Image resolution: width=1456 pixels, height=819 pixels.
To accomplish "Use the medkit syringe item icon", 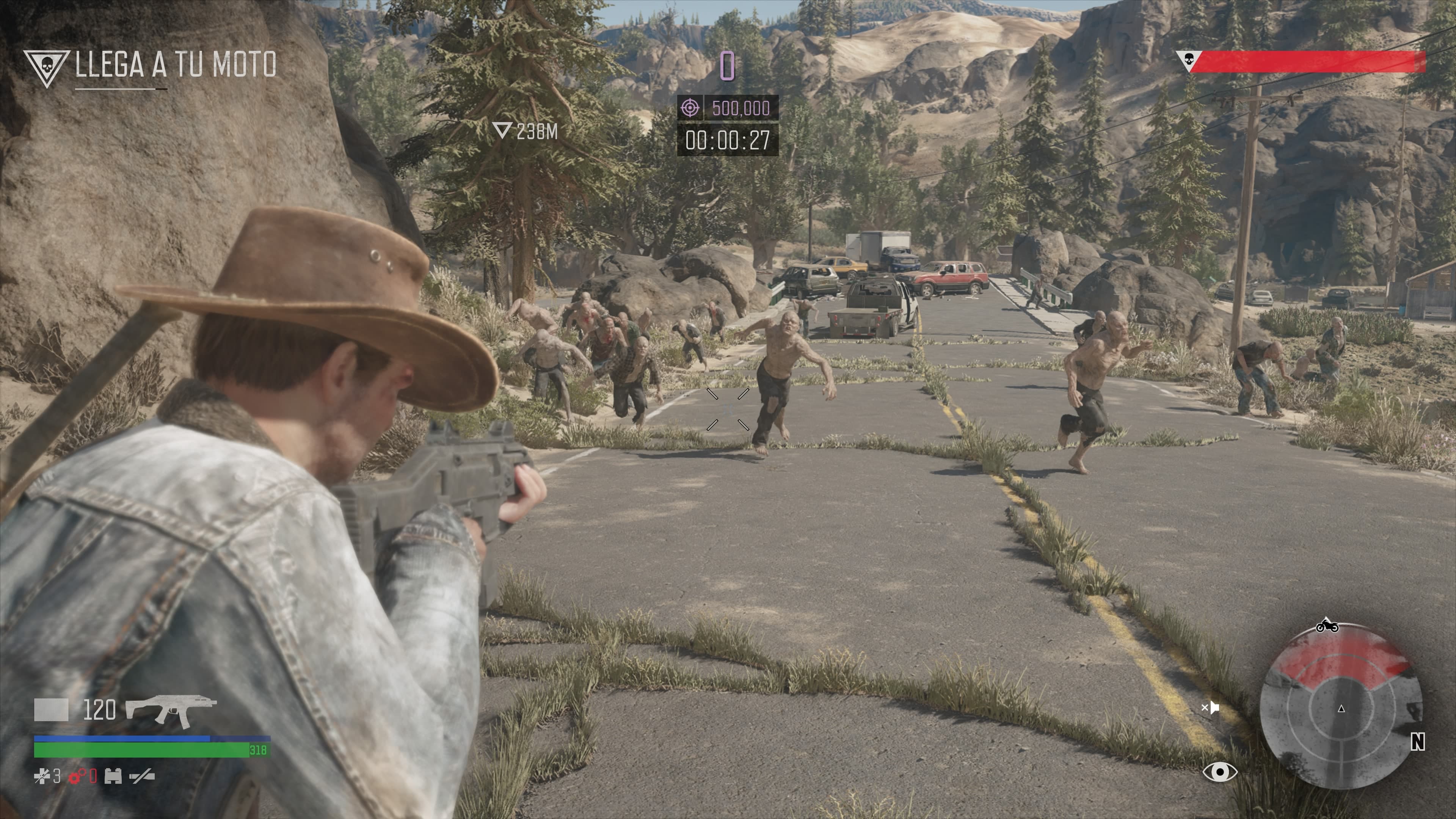I will pos(42,777).
